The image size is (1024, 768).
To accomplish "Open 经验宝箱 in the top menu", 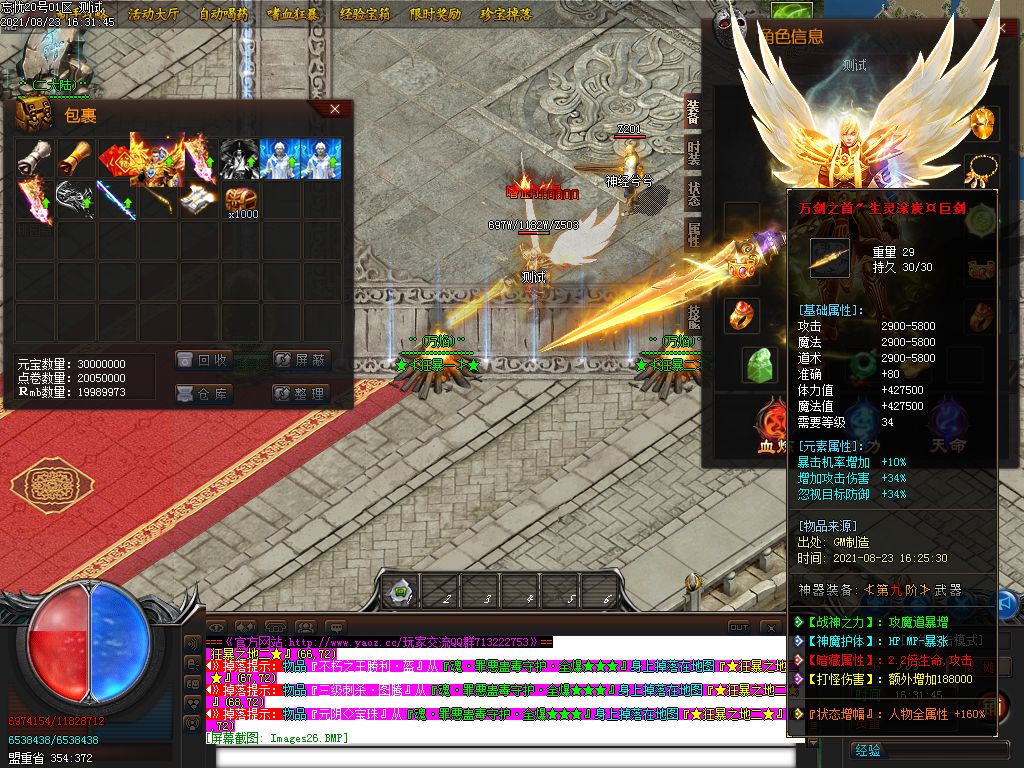I will (x=367, y=15).
